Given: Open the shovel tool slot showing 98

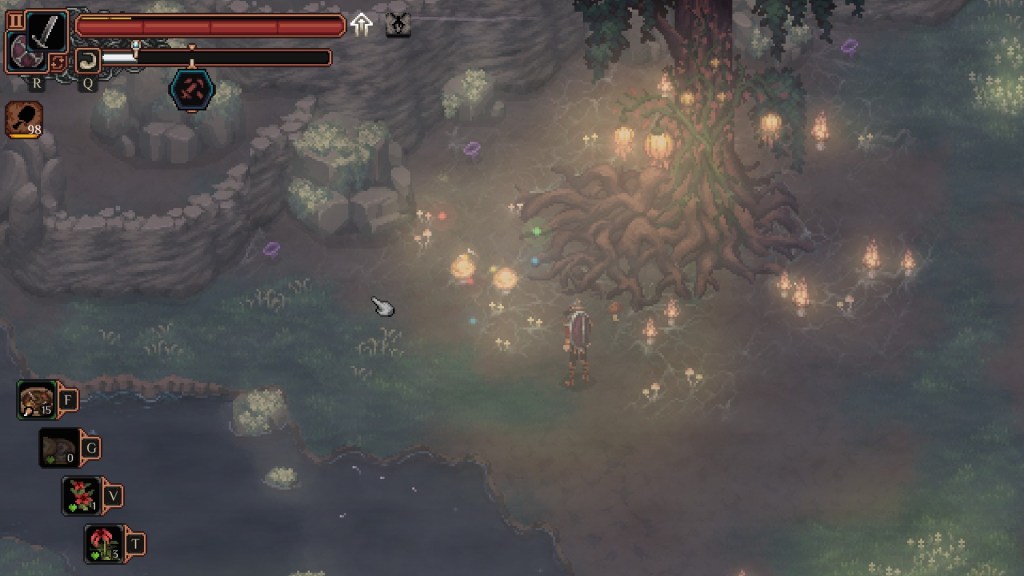Looking at the screenshot, I should 23,119.
